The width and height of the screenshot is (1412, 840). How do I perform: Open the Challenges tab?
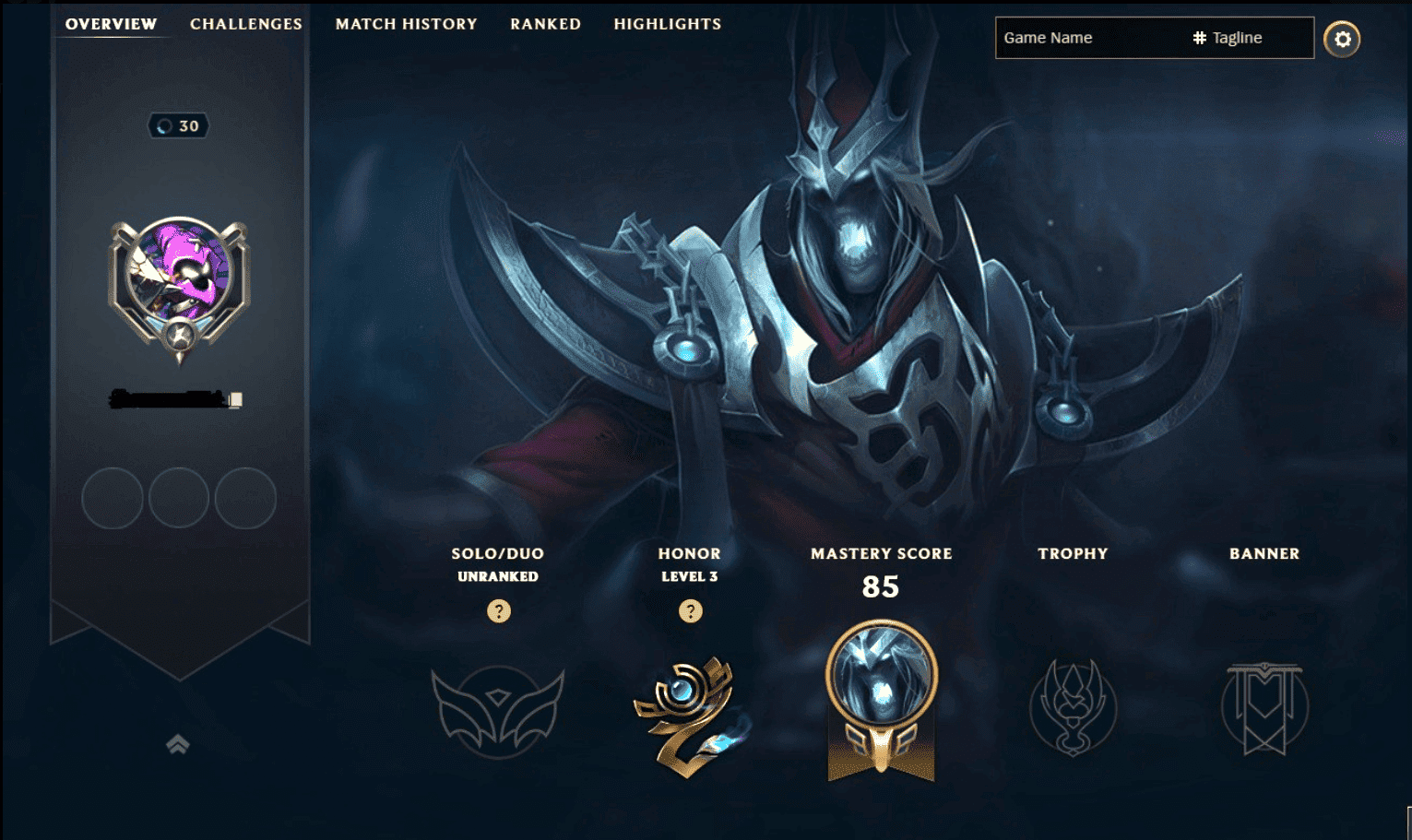[245, 24]
